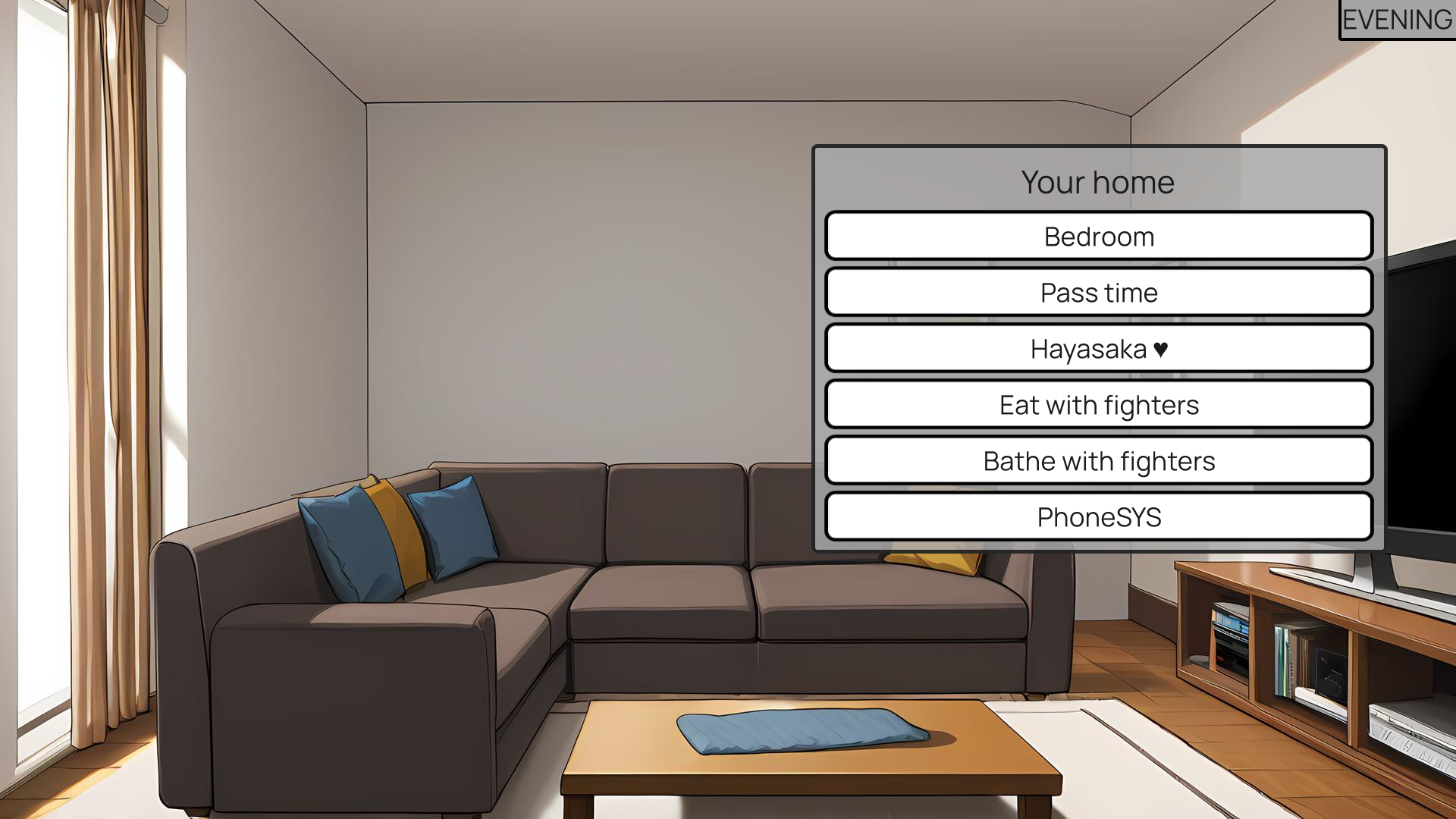Click the wooden coffee table
Viewport: 1456px width, 819px height.
point(811,766)
